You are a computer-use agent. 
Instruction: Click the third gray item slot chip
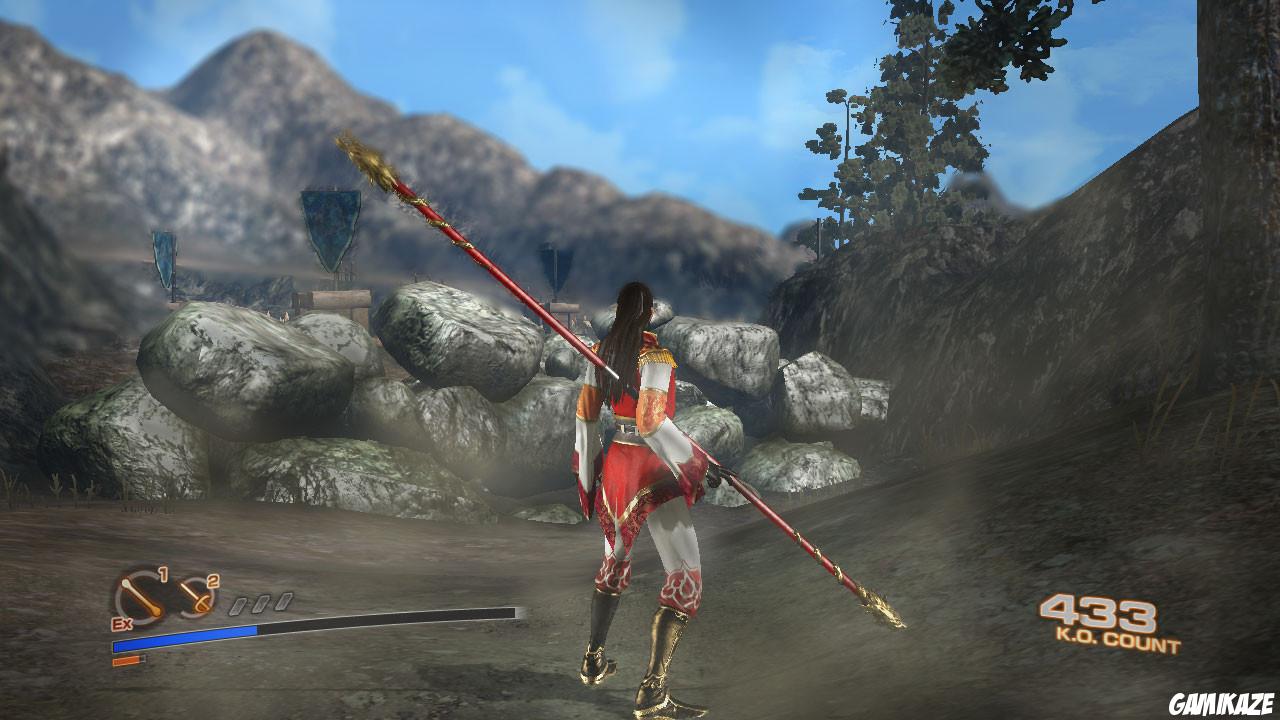[x=283, y=601]
